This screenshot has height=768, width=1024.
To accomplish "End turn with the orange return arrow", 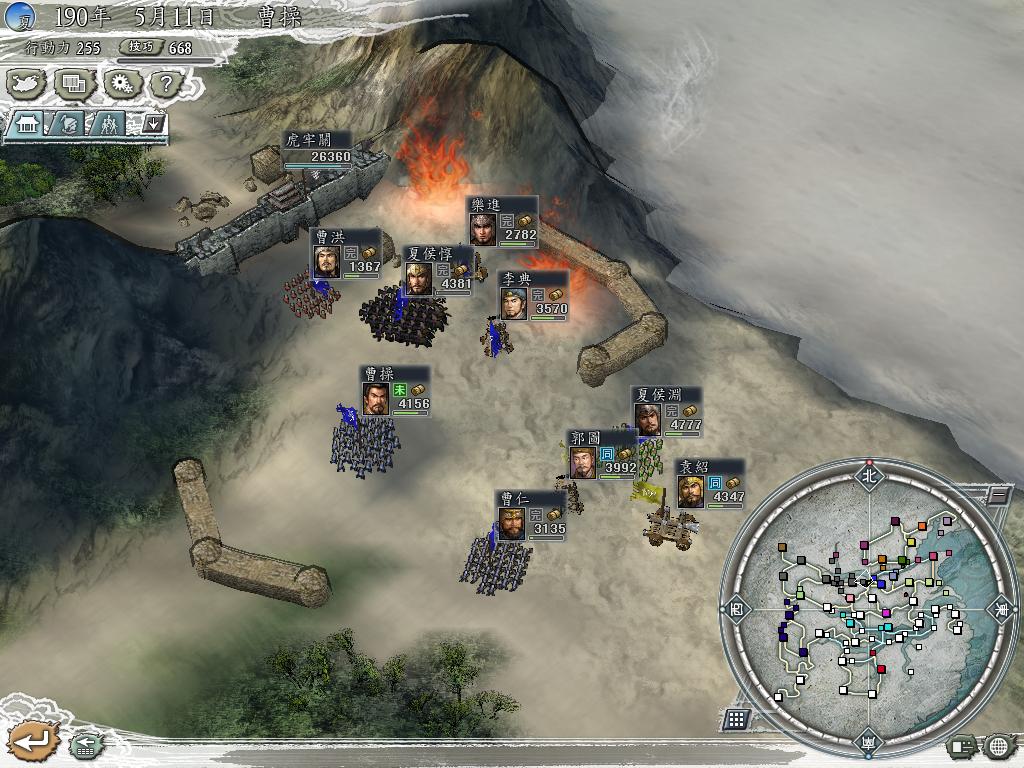I will tap(32, 741).
